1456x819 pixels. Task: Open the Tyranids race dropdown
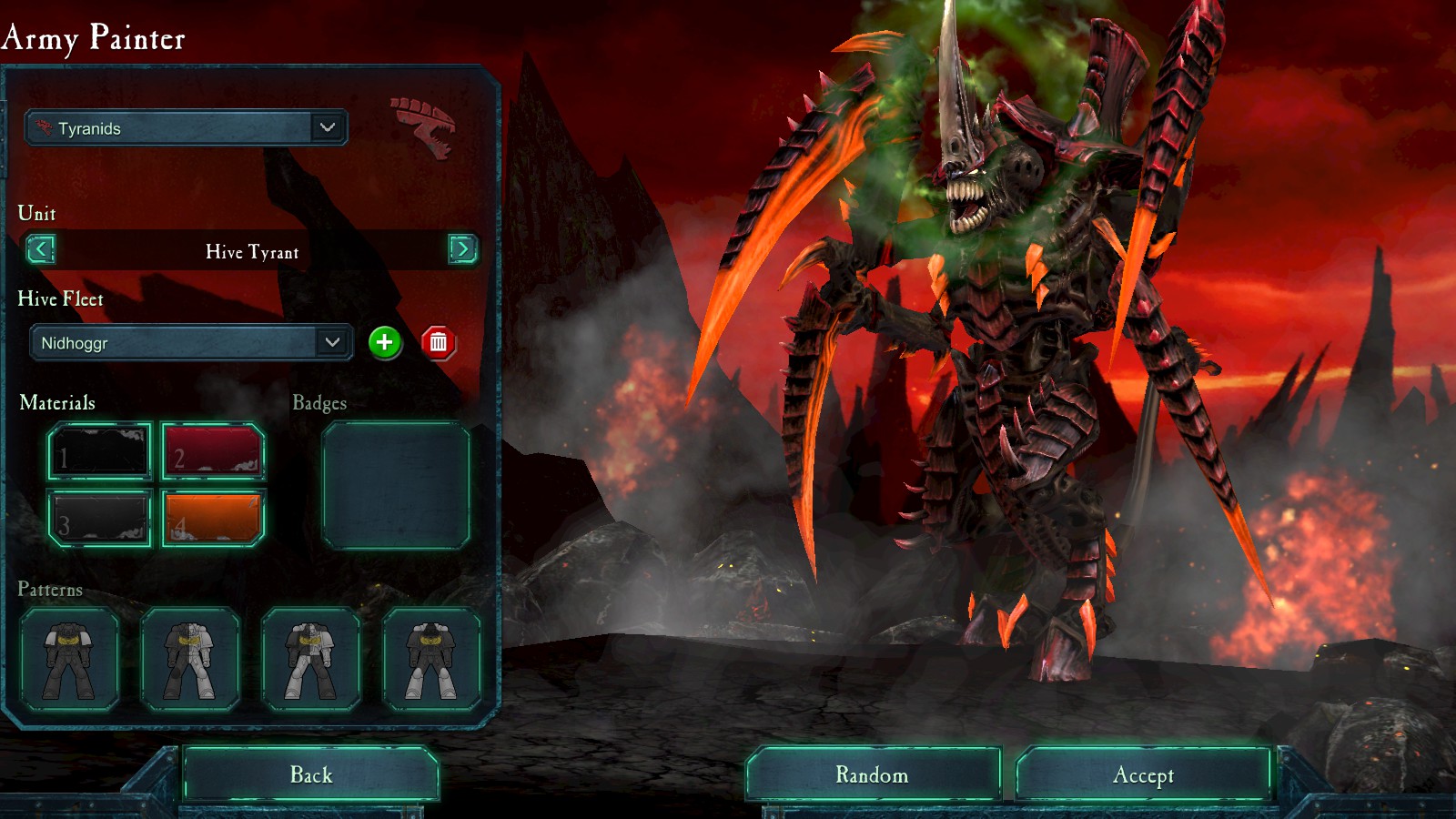tap(186, 128)
